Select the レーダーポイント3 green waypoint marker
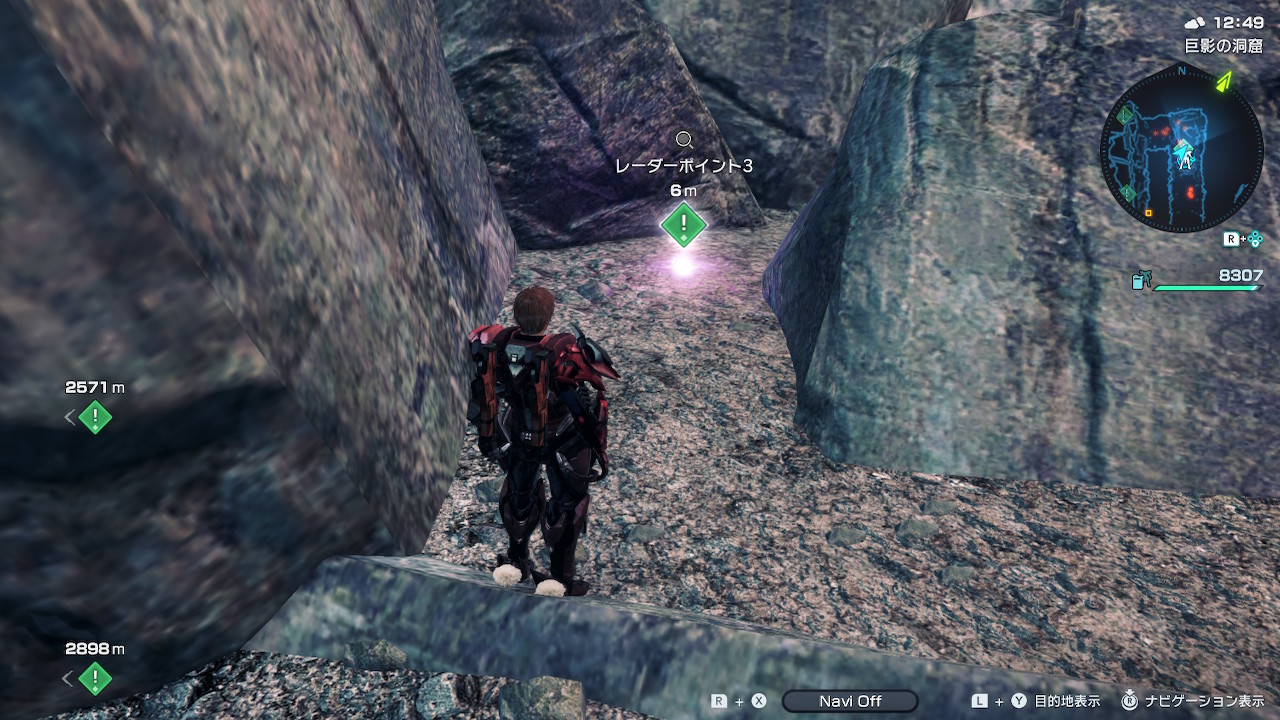The image size is (1280, 720). point(683,223)
